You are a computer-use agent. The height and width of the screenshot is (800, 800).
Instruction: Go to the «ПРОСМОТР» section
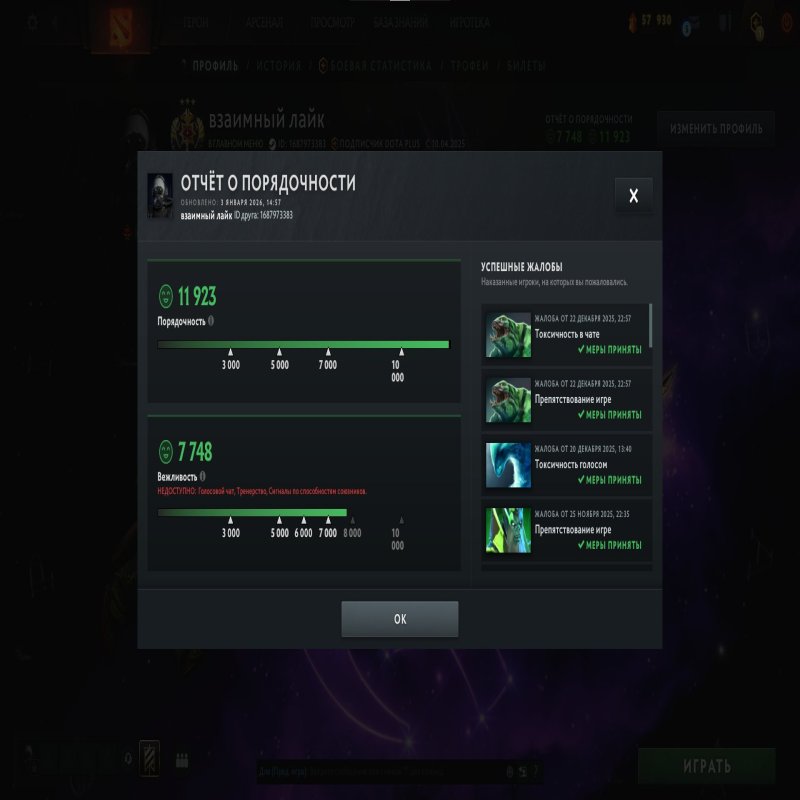[x=332, y=22]
